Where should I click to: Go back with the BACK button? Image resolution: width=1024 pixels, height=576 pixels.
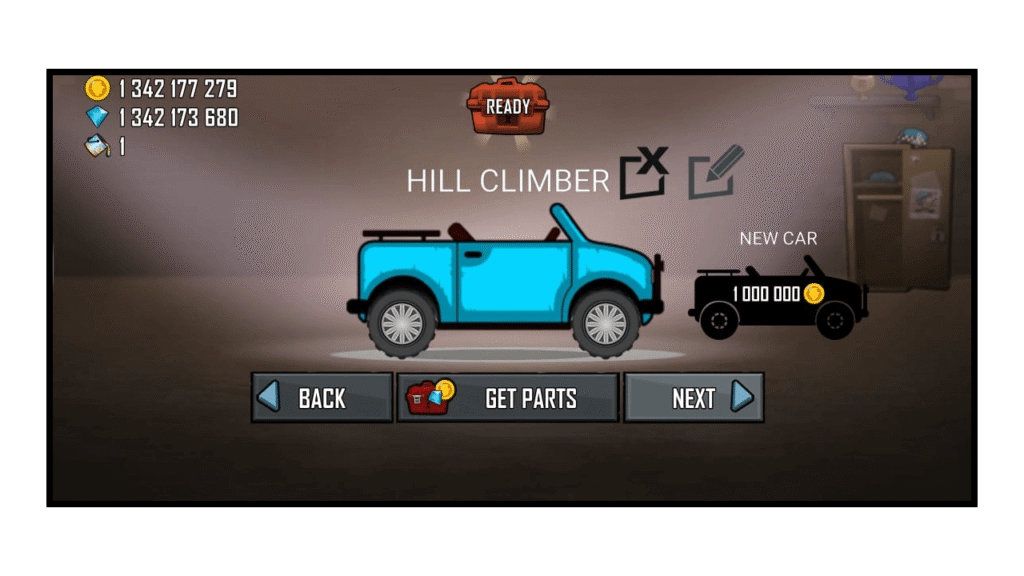click(321, 398)
